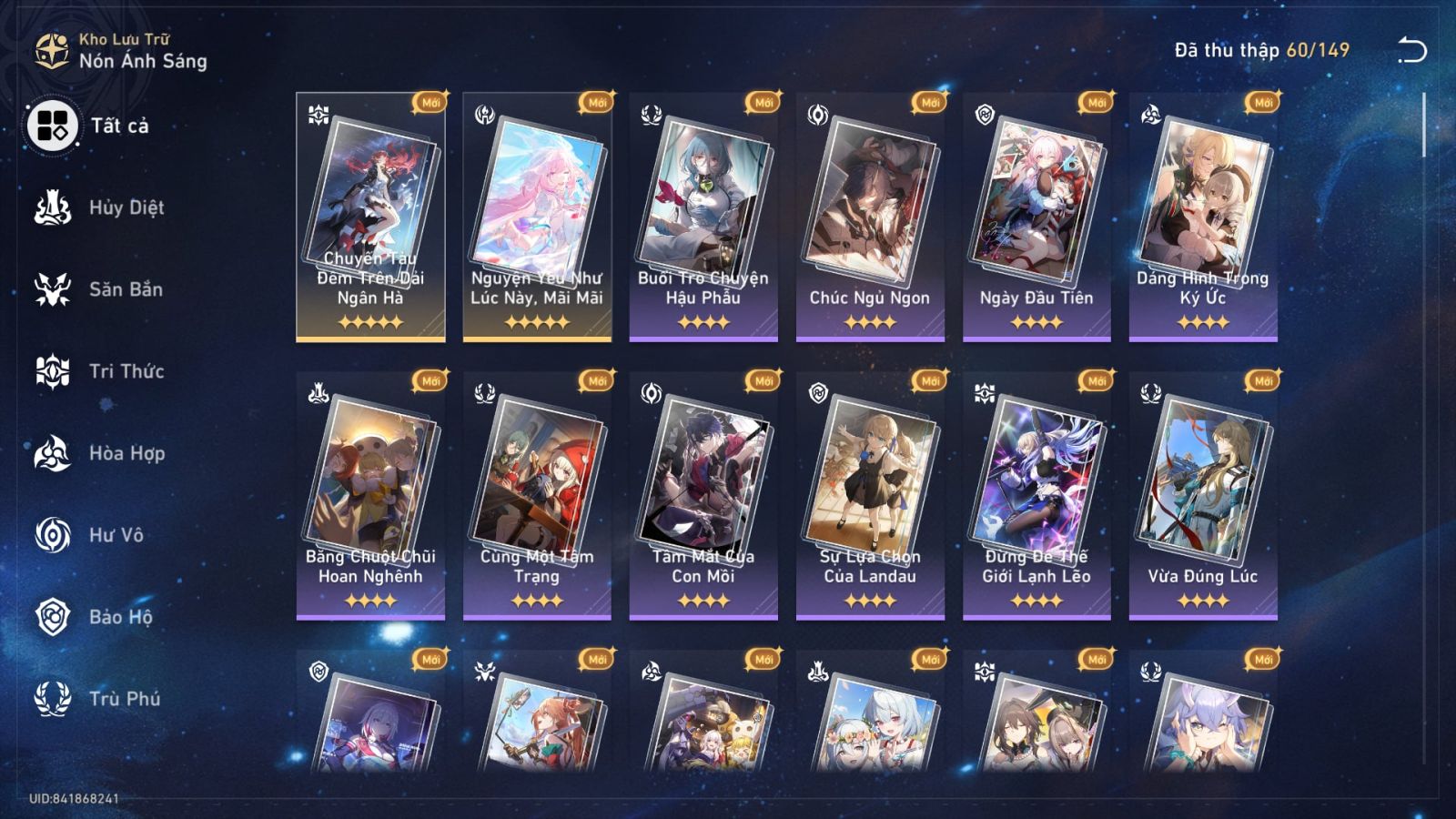Open the Hủy Diệt category entry
Image resolution: width=1456 pixels, height=819 pixels.
coord(127,207)
